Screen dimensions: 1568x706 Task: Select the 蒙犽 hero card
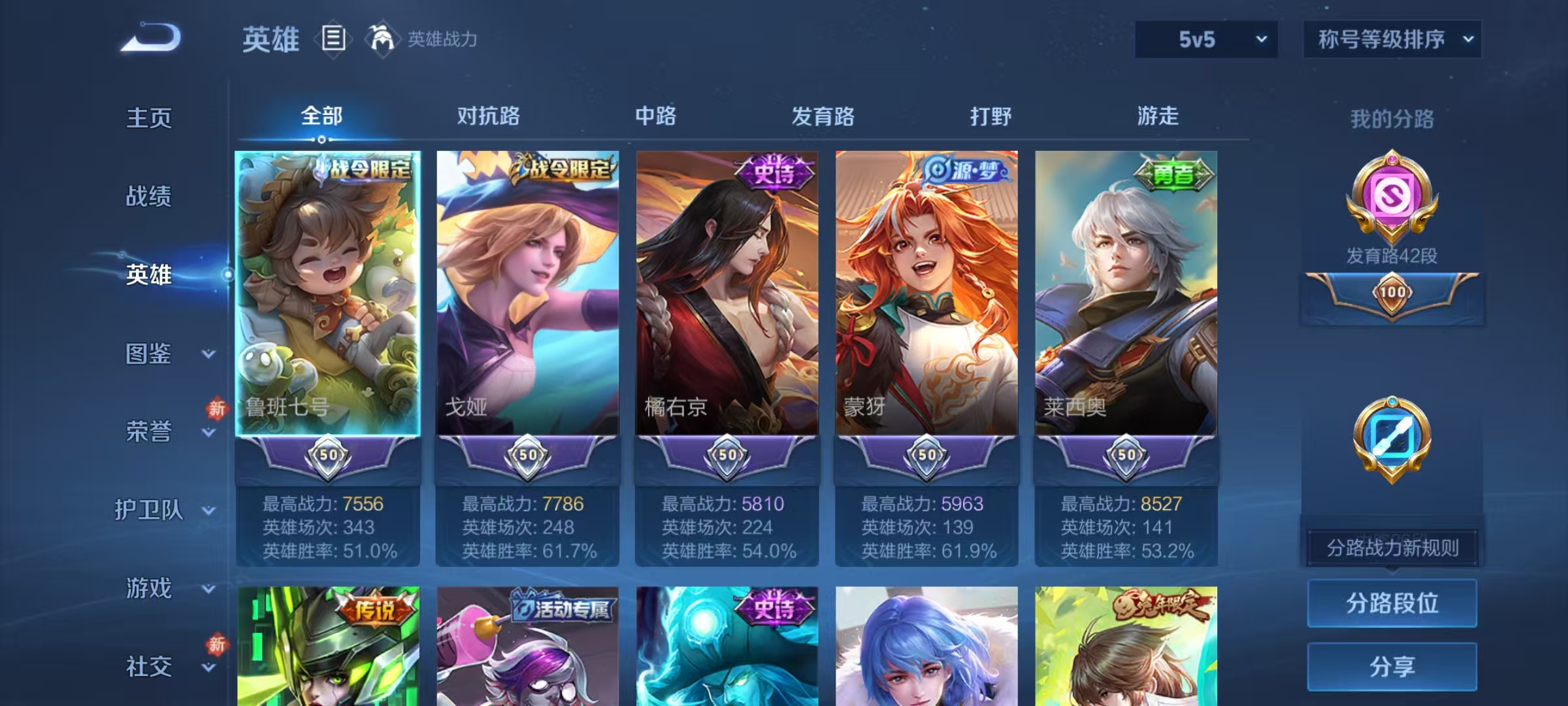[x=926, y=294]
